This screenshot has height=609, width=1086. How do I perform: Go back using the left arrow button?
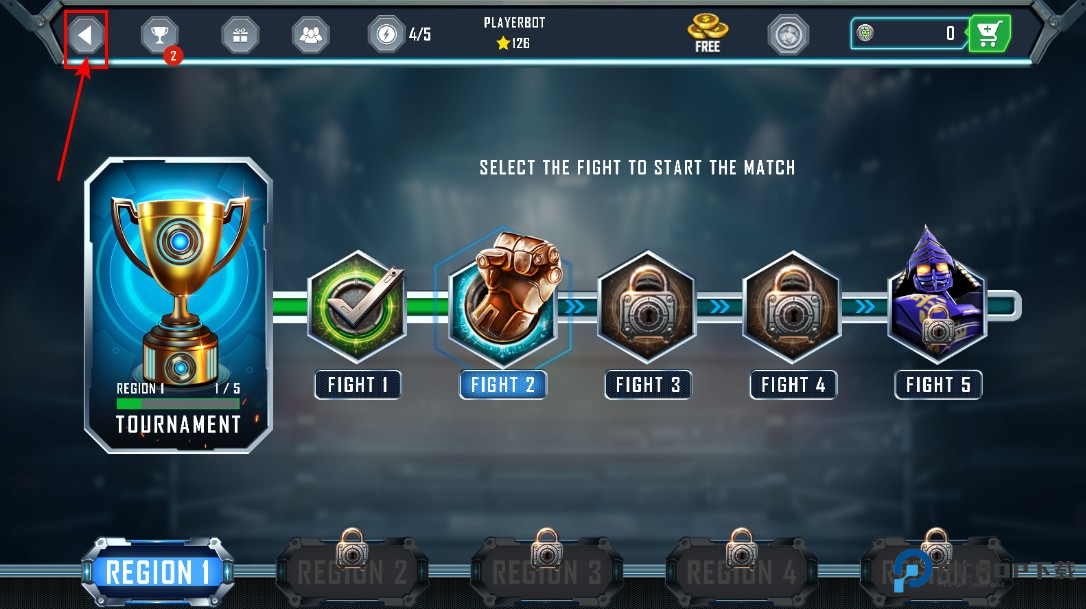tap(86, 37)
